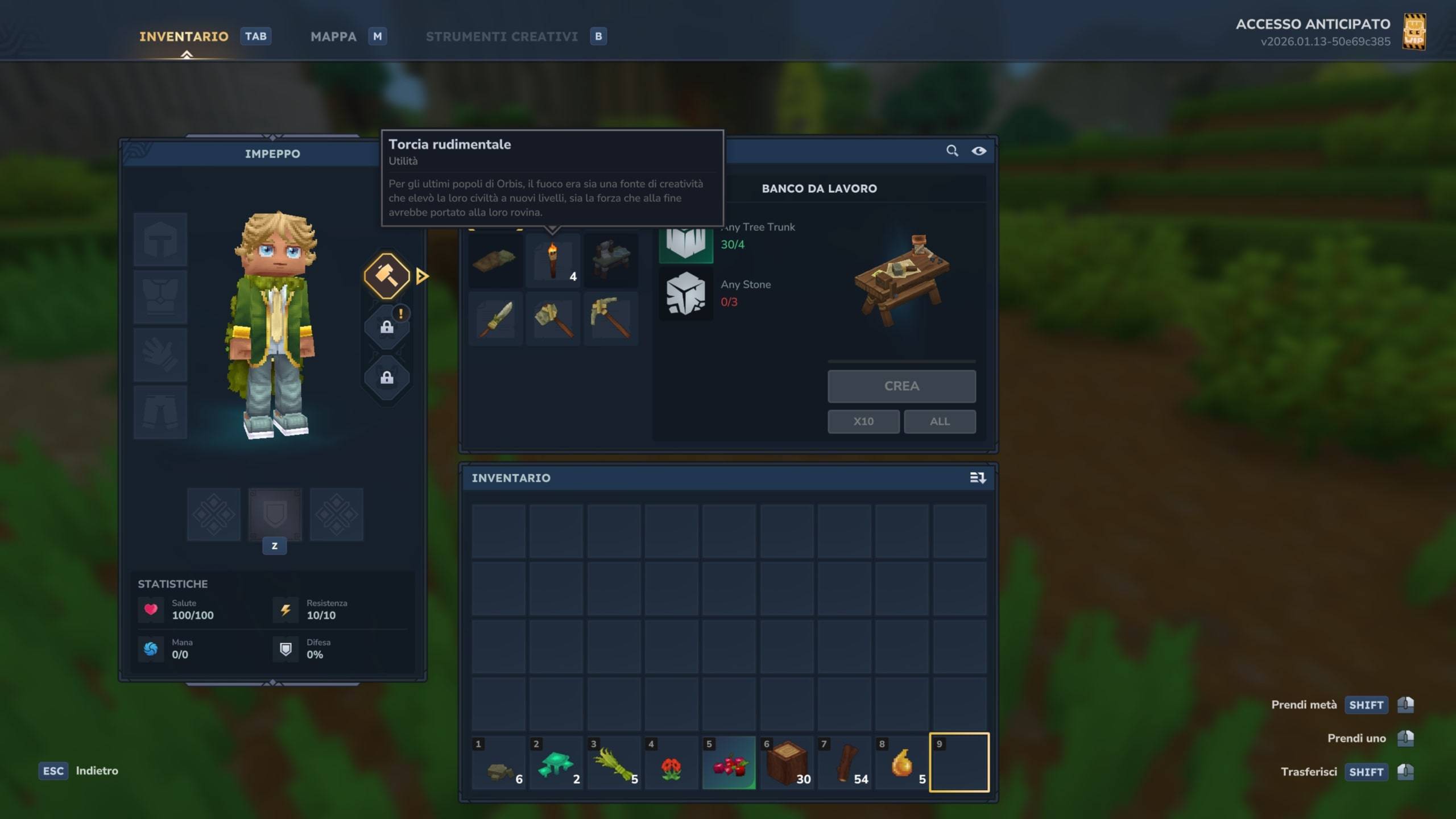
Task: Click the X10 crafting button
Action: click(863, 421)
